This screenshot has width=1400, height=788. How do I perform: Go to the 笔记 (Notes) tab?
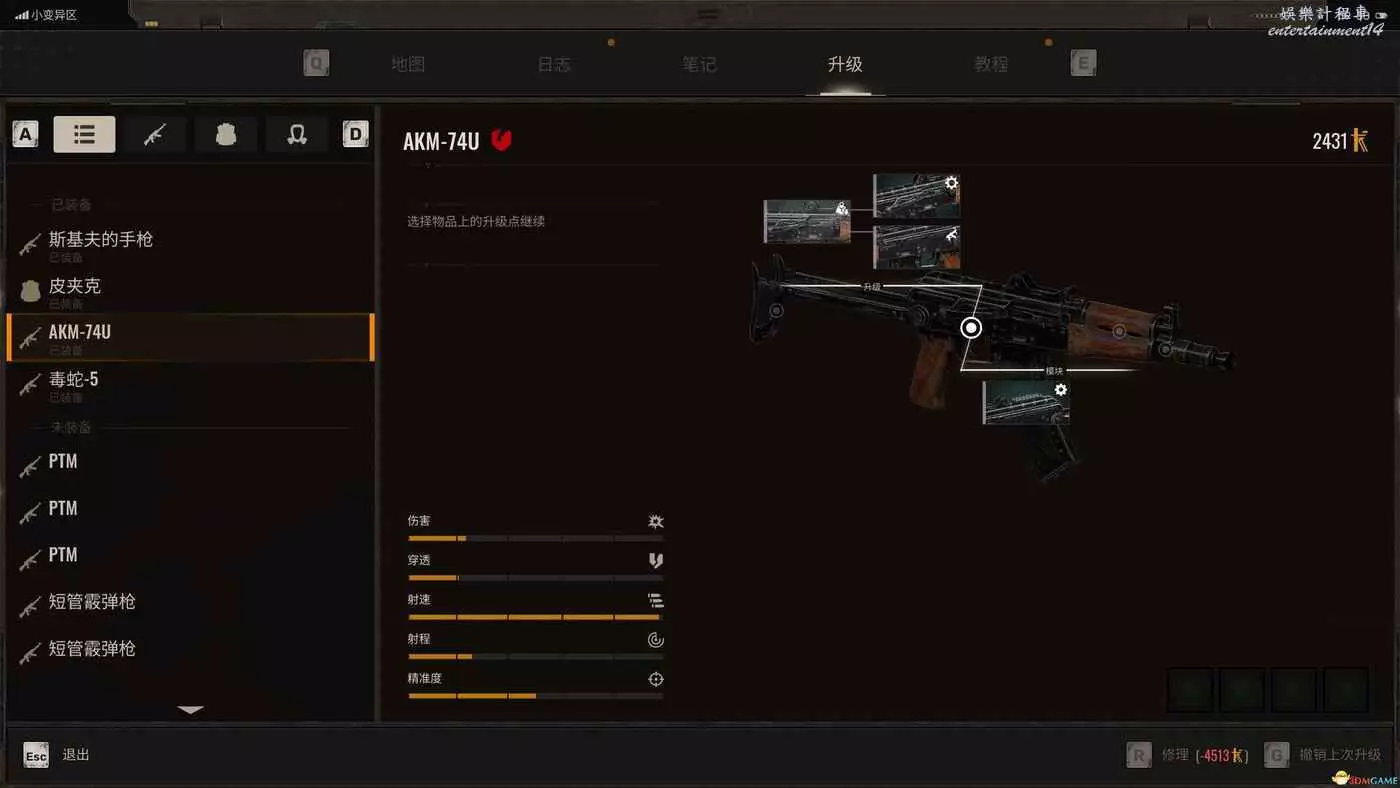(699, 64)
